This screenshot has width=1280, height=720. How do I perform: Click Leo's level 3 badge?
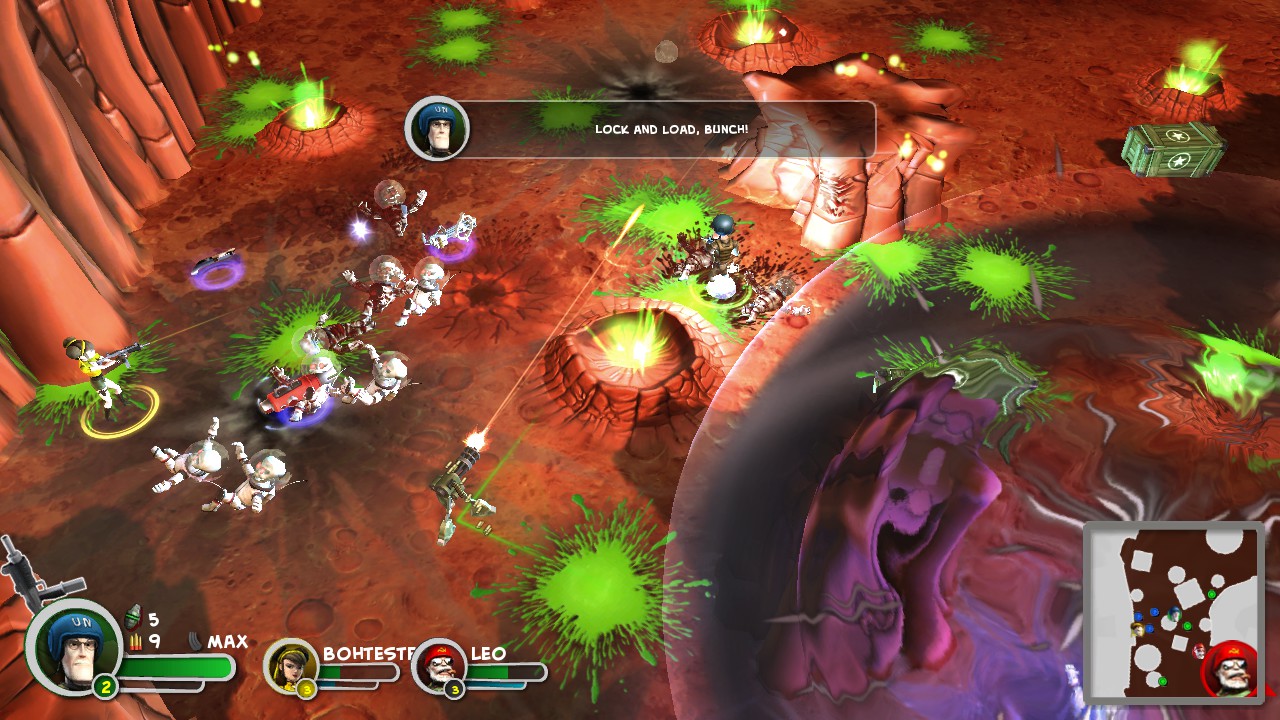click(456, 690)
